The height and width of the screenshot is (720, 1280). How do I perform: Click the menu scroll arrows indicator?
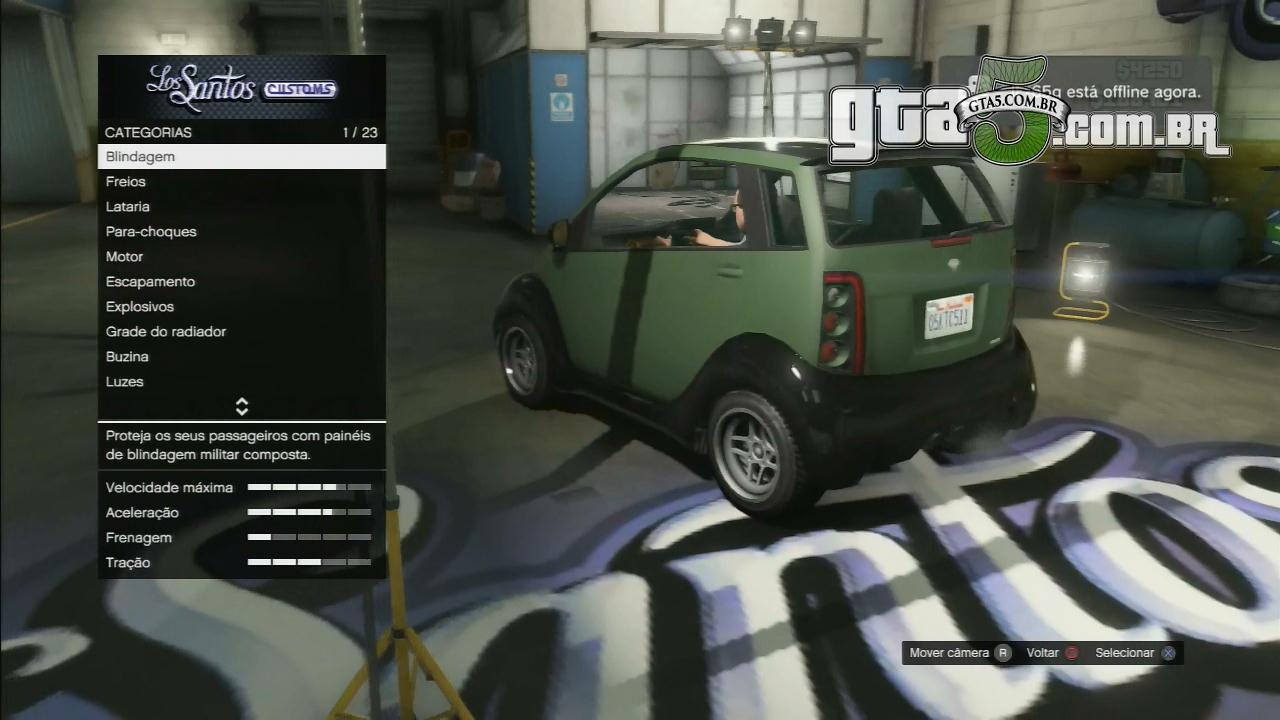(x=241, y=406)
